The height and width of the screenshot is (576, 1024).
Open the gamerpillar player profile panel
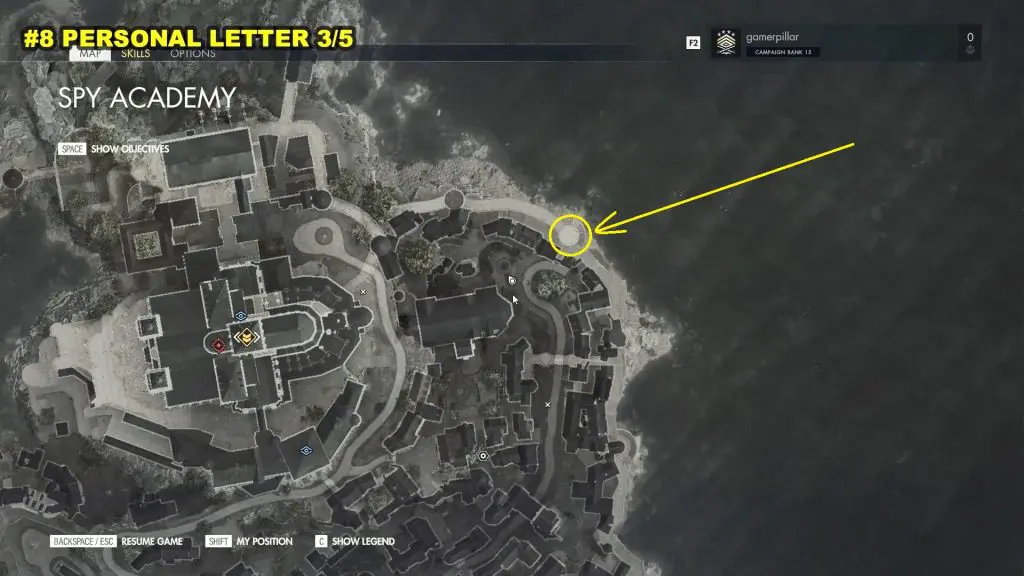tap(845, 43)
